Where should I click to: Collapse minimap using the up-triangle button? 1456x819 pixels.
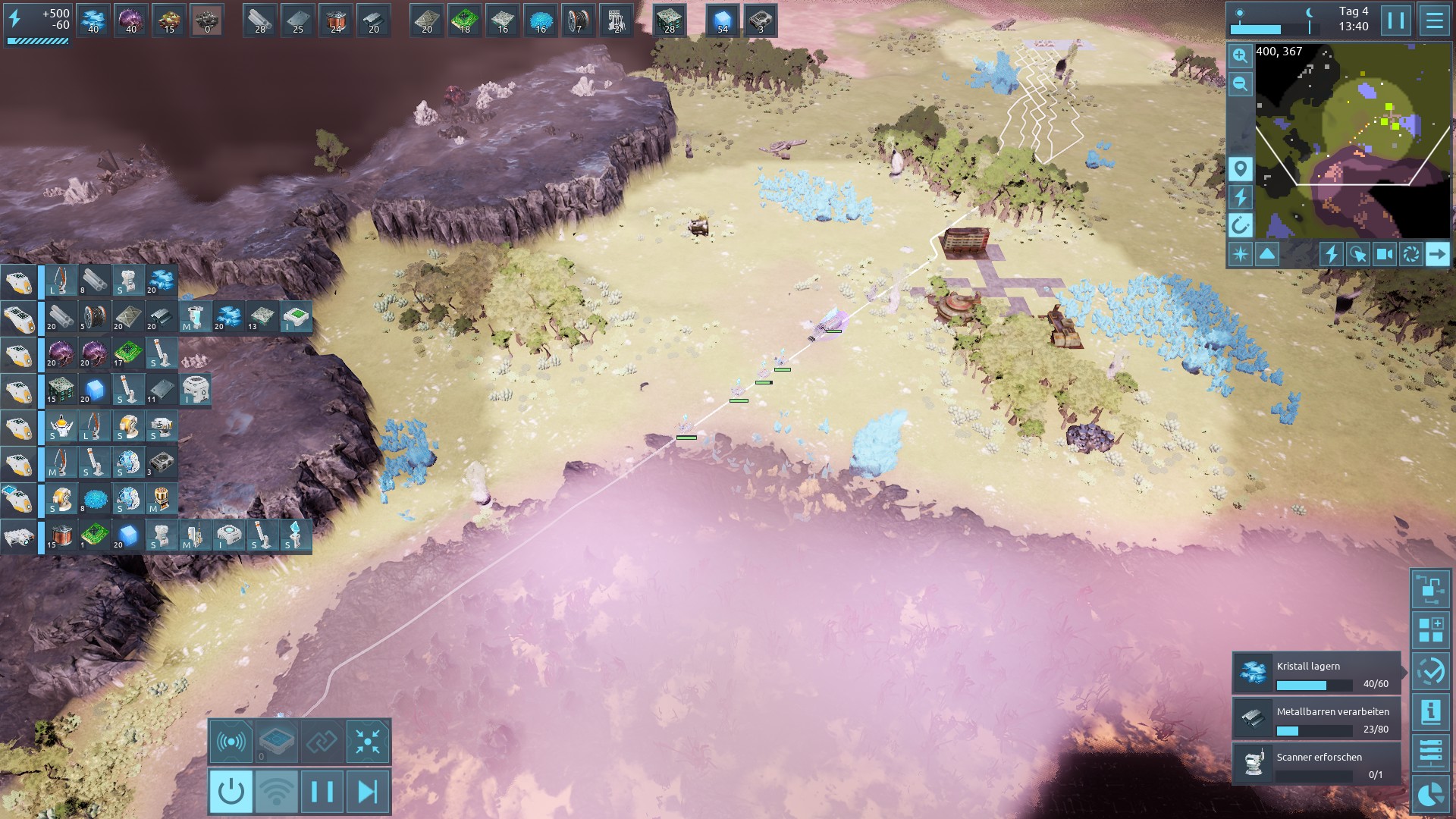(x=1267, y=254)
